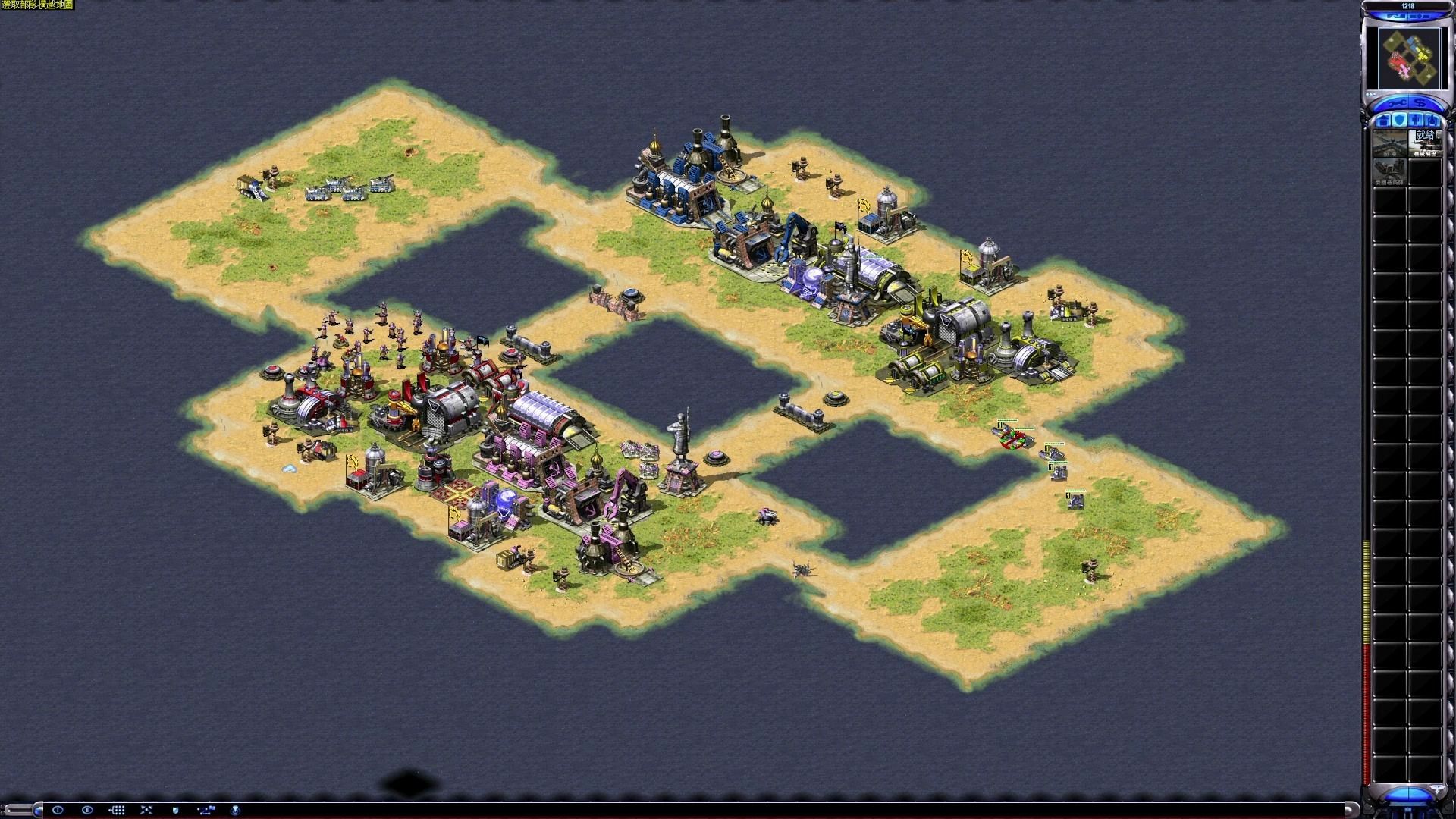Select control group I button
The width and height of the screenshot is (1456, 819).
(58, 810)
